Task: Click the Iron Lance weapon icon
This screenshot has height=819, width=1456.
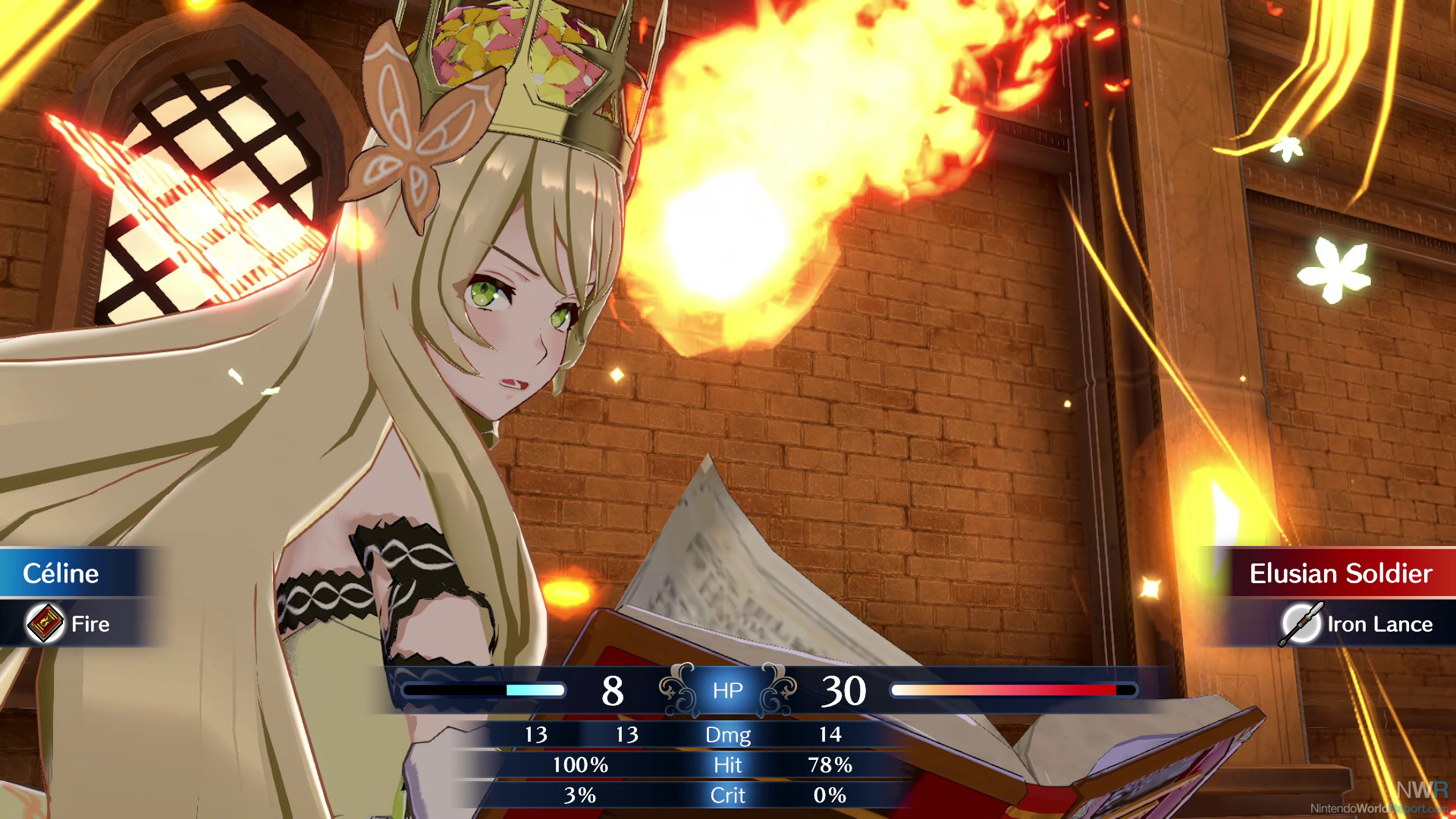Action: coord(1301,623)
